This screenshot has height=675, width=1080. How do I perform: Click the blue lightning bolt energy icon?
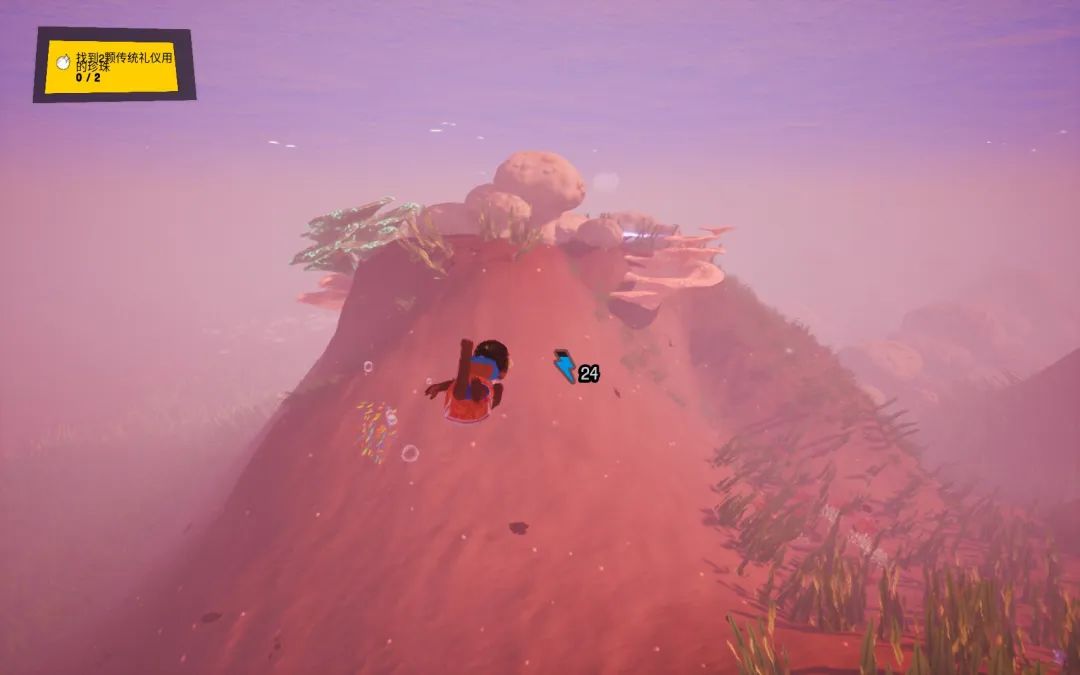(565, 366)
